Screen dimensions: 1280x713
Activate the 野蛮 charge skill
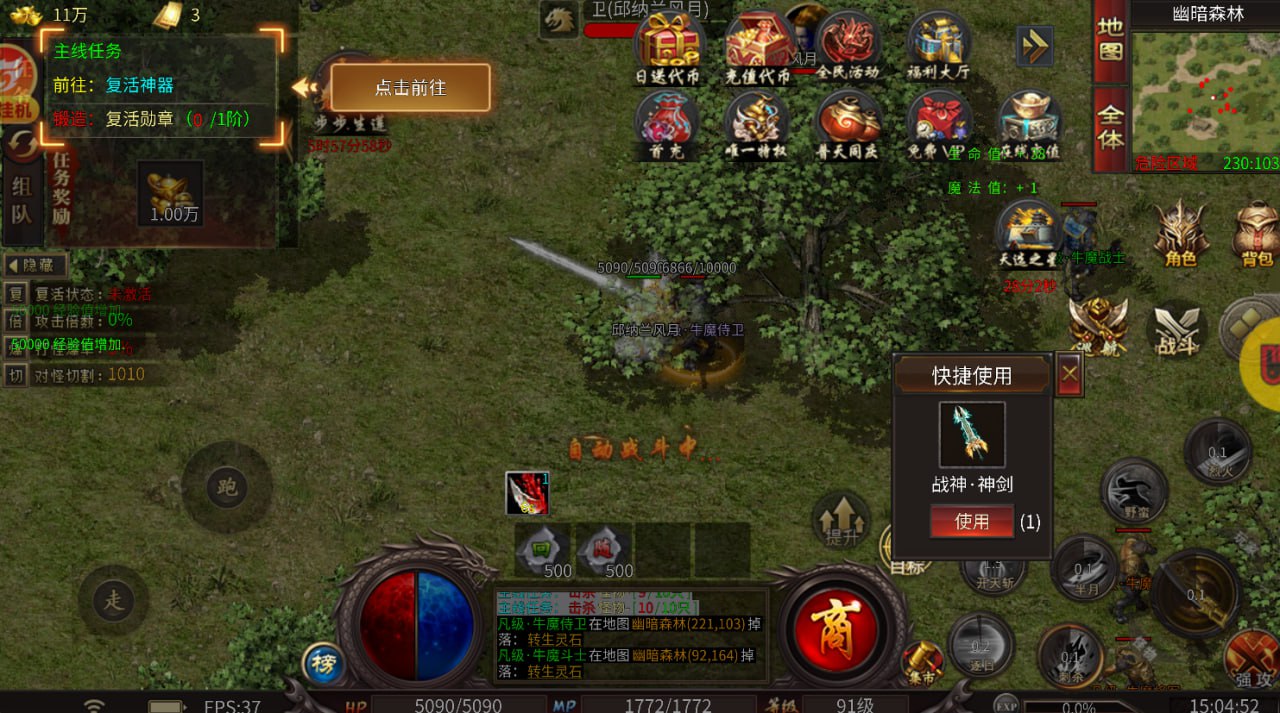(1134, 490)
